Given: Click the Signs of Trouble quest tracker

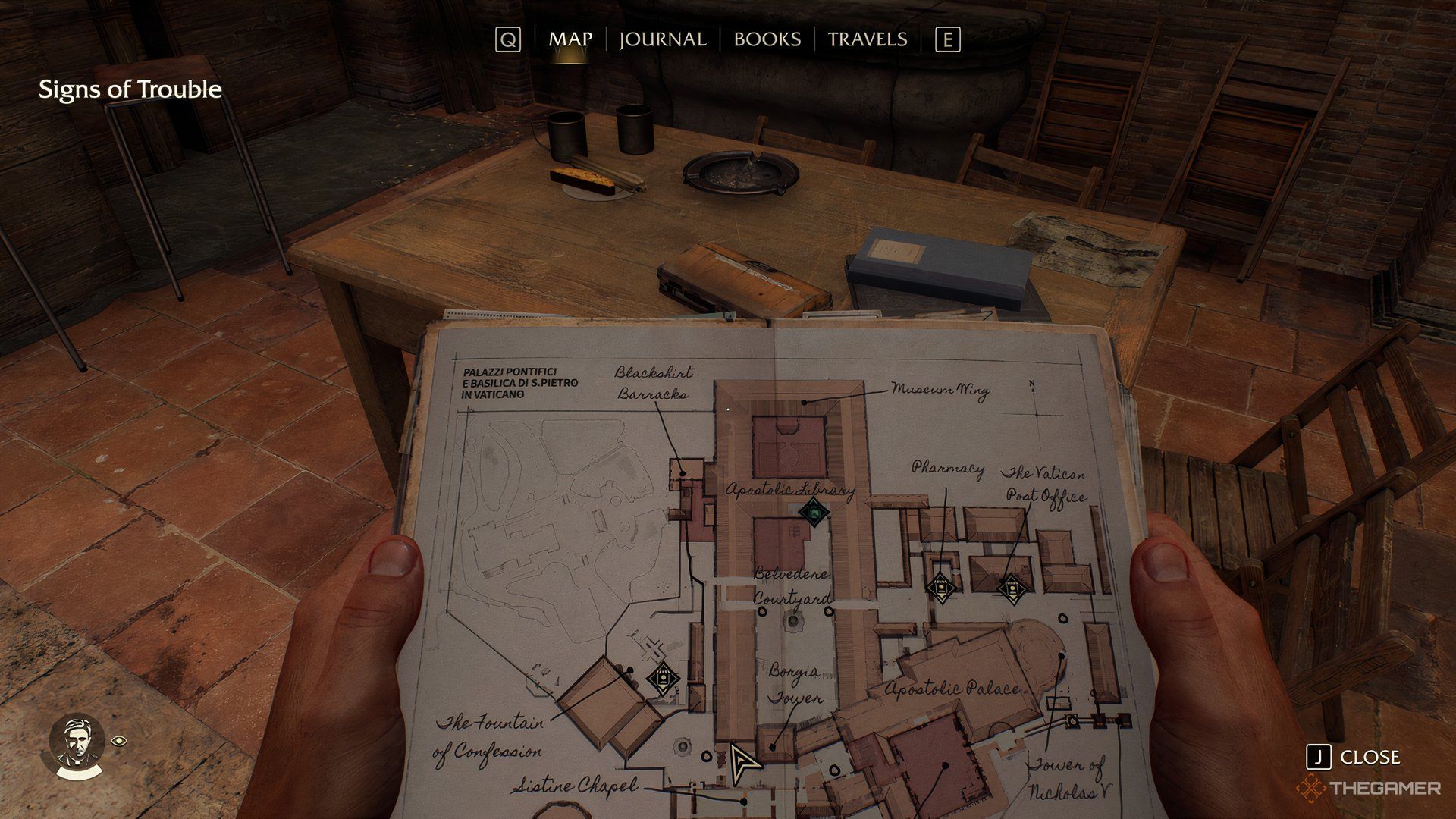Looking at the screenshot, I should (130, 89).
